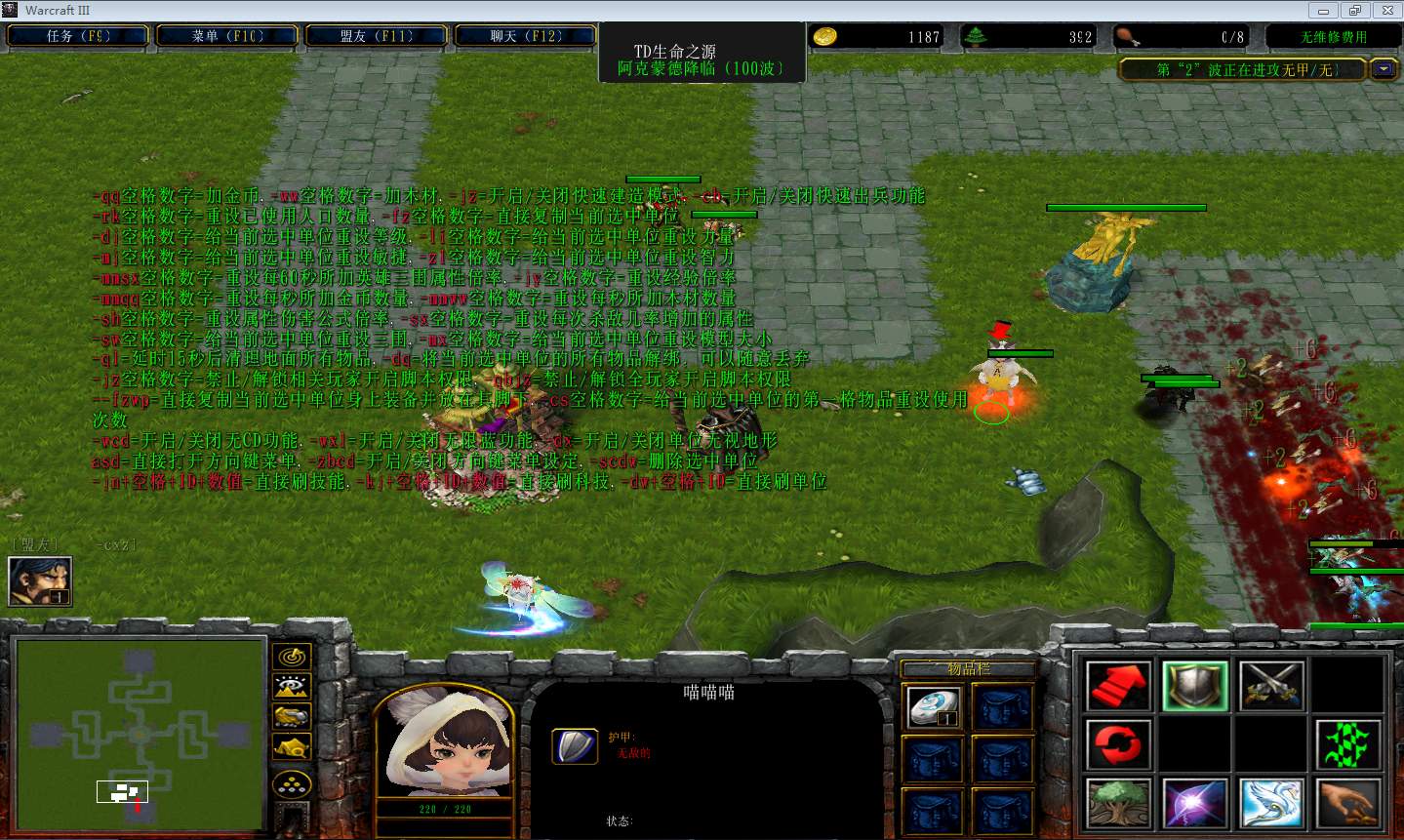This screenshot has height=840, width=1404.
Task: Cast the white swan ability
Action: [1272, 804]
